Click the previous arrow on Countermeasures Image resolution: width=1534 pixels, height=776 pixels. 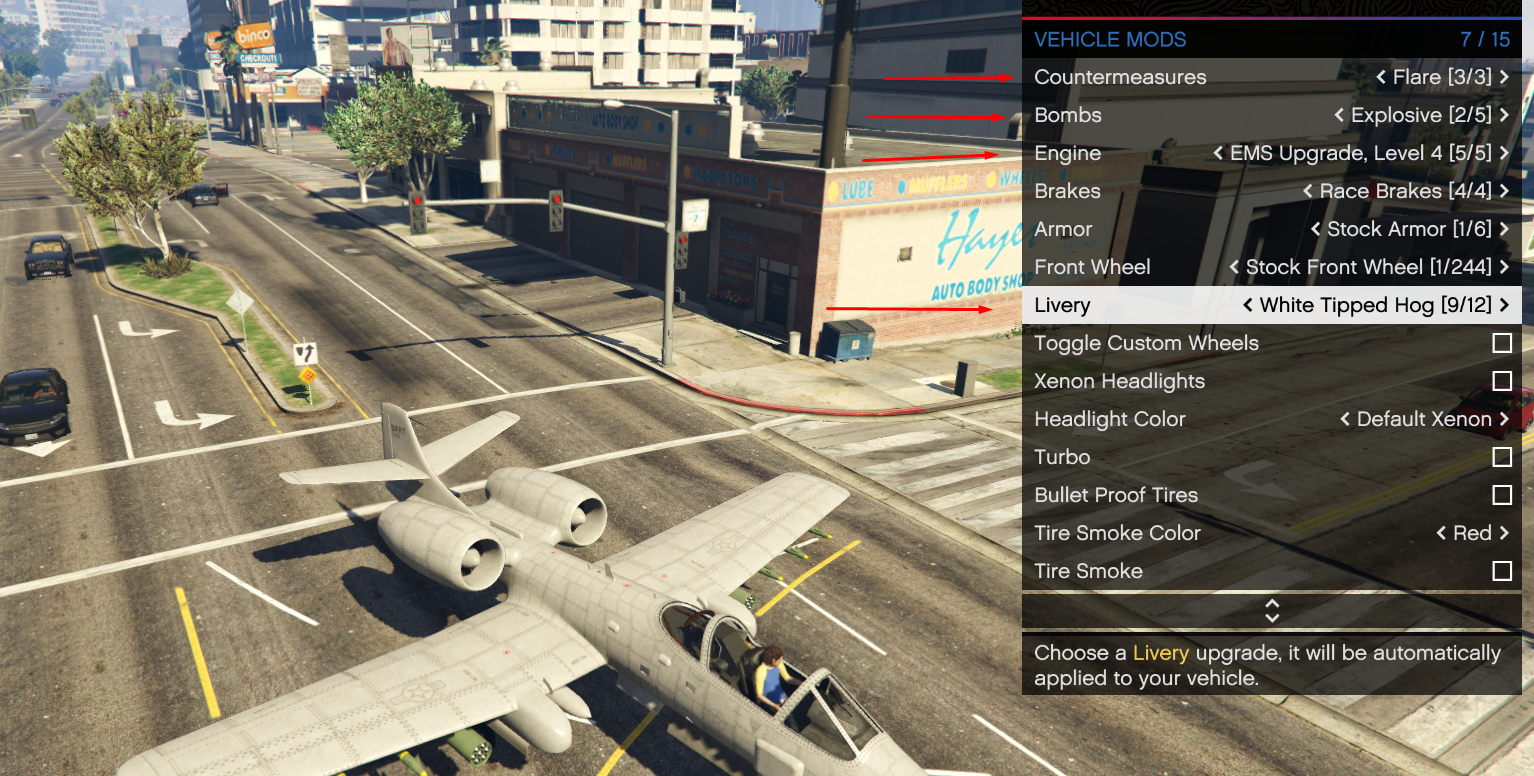tap(1380, 77)
